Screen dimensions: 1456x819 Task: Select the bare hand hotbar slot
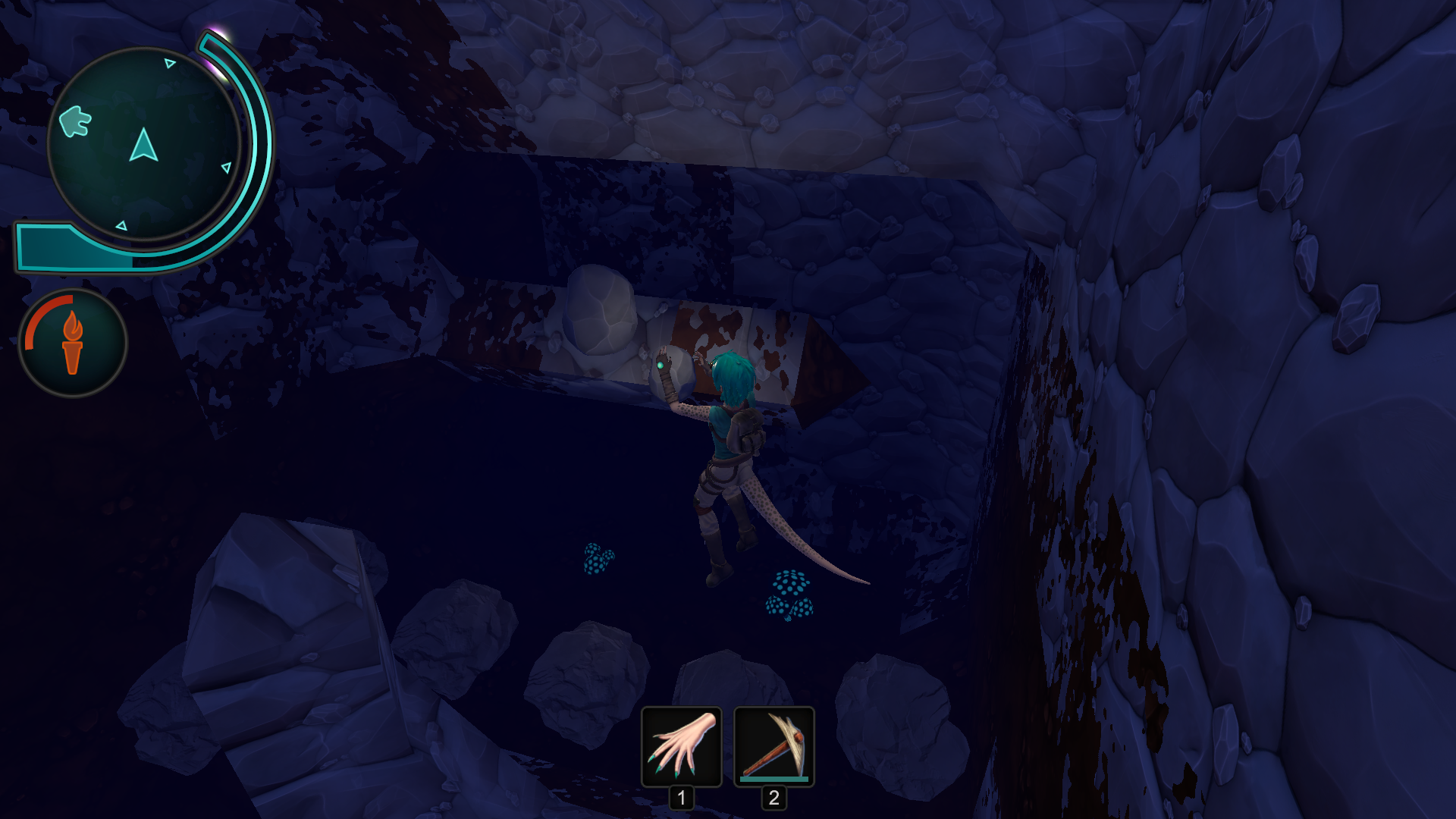(x=681, y=747)
